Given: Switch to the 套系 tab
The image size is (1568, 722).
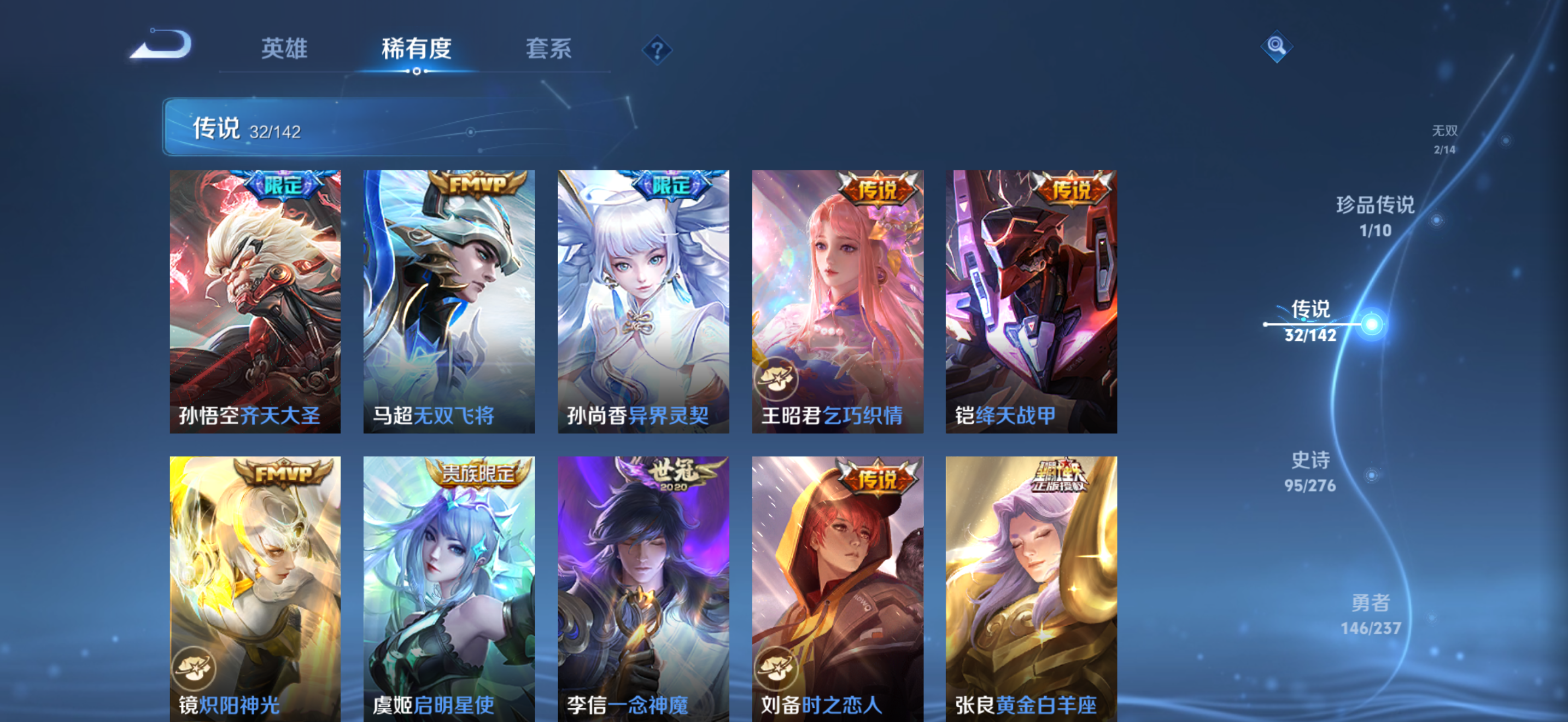Looking at the screenshot, I should click(548, 50).
